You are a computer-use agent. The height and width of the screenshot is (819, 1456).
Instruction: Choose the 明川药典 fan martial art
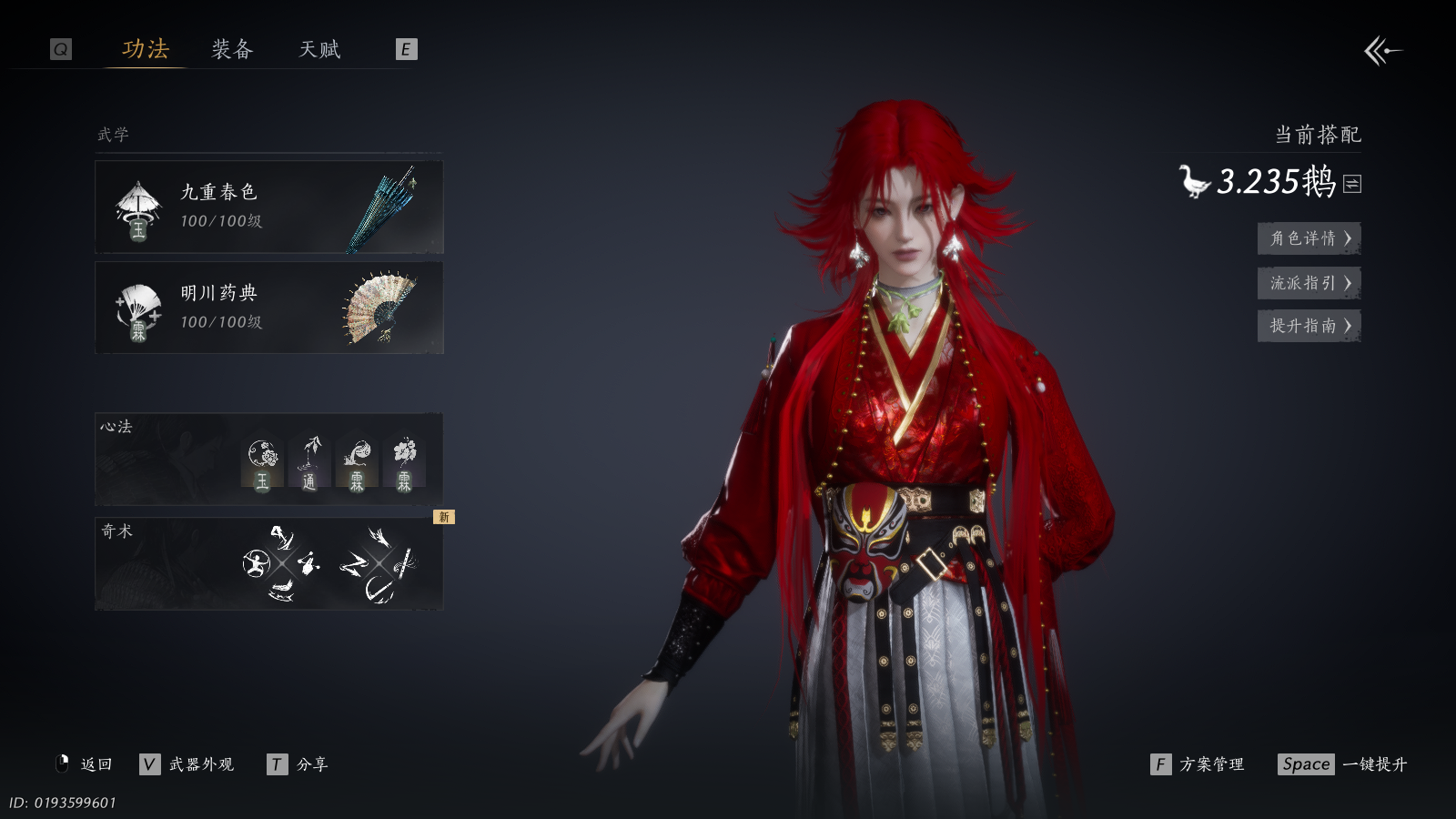pyautogui.click(x=269, y=308)
